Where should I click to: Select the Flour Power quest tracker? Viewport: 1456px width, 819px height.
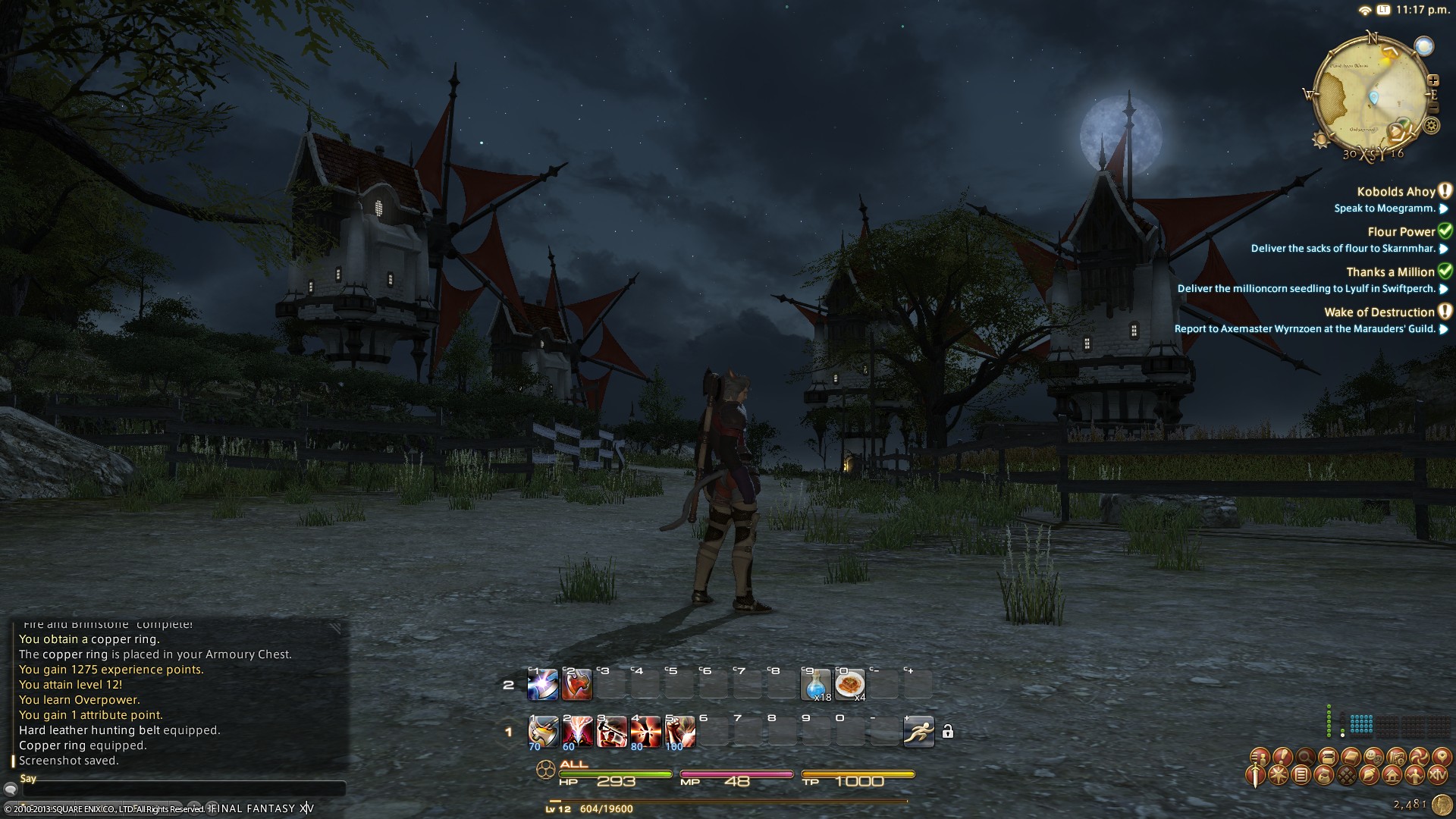[x=1401, y=232]
